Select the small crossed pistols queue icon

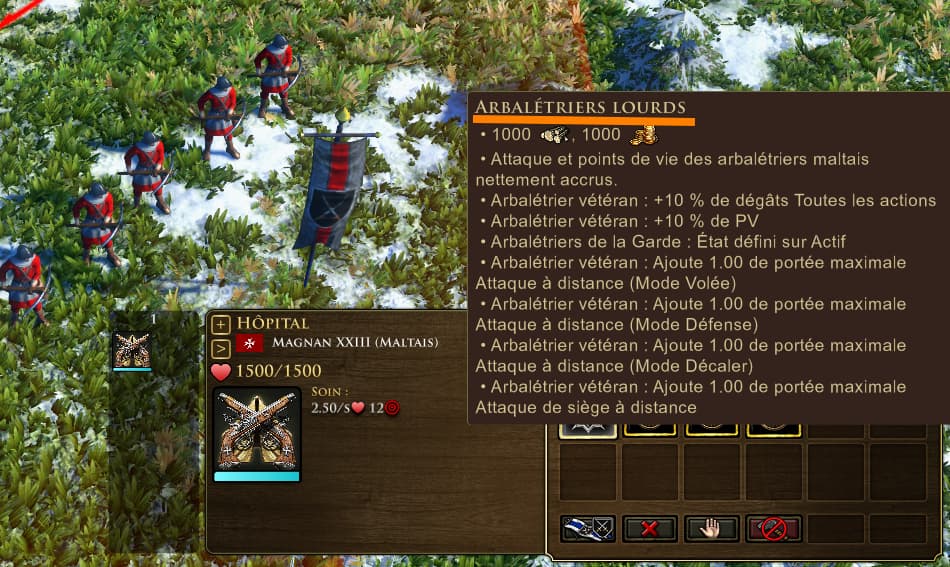pos(132,350)
